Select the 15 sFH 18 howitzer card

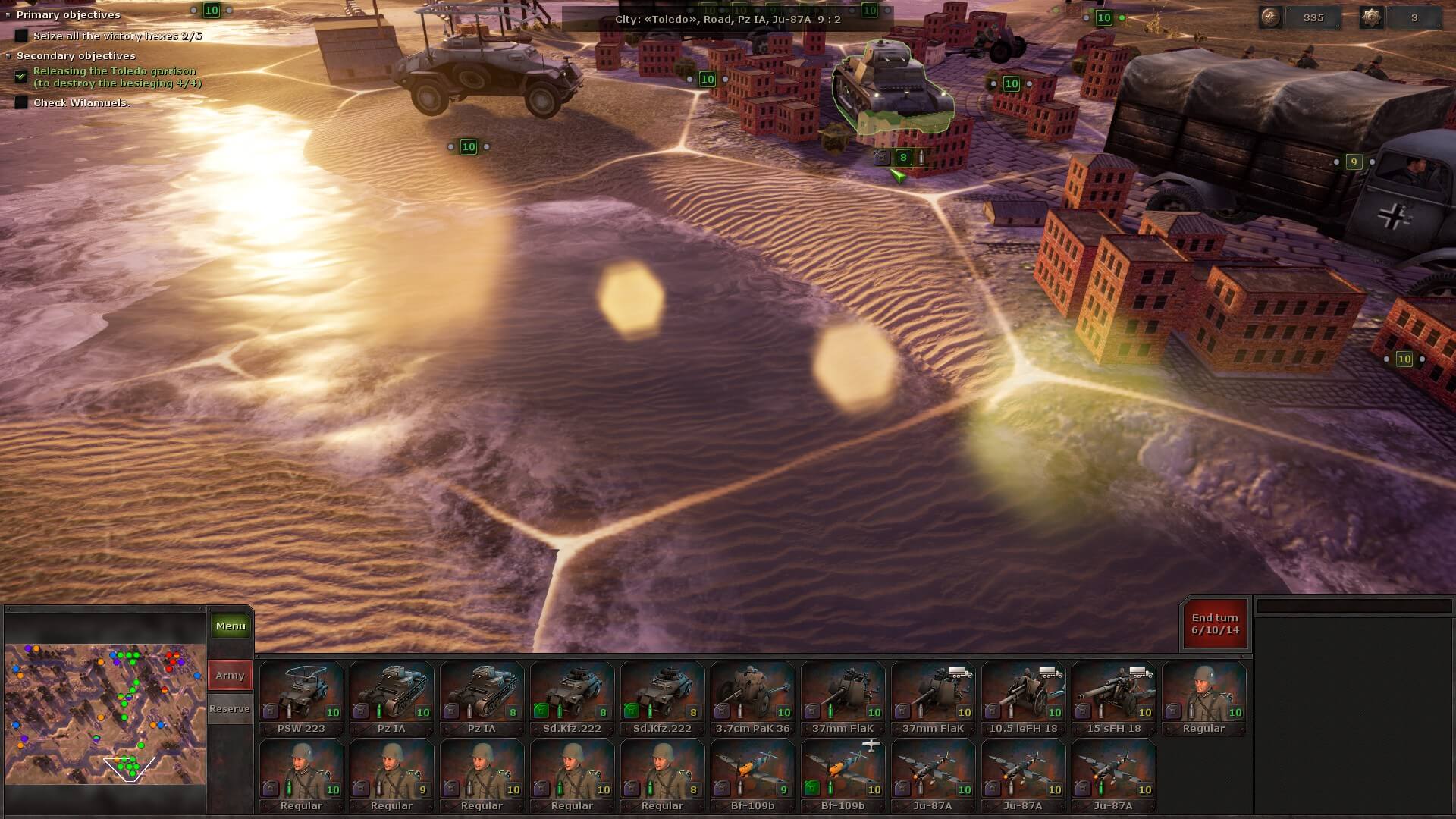[1113, 698]
